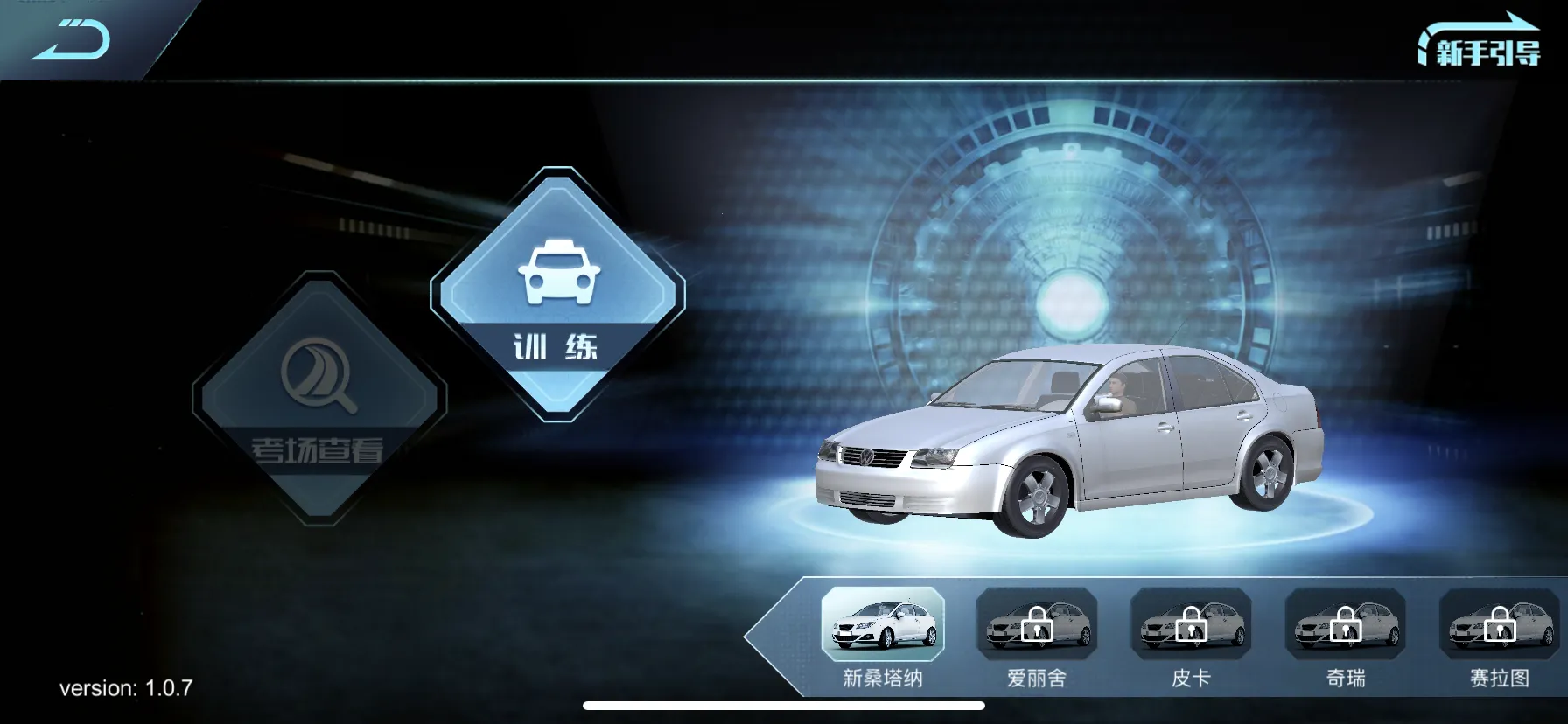Select the locked 奇瑞 car
This screenshot has width=1568, height=724.
(1345, 625)
